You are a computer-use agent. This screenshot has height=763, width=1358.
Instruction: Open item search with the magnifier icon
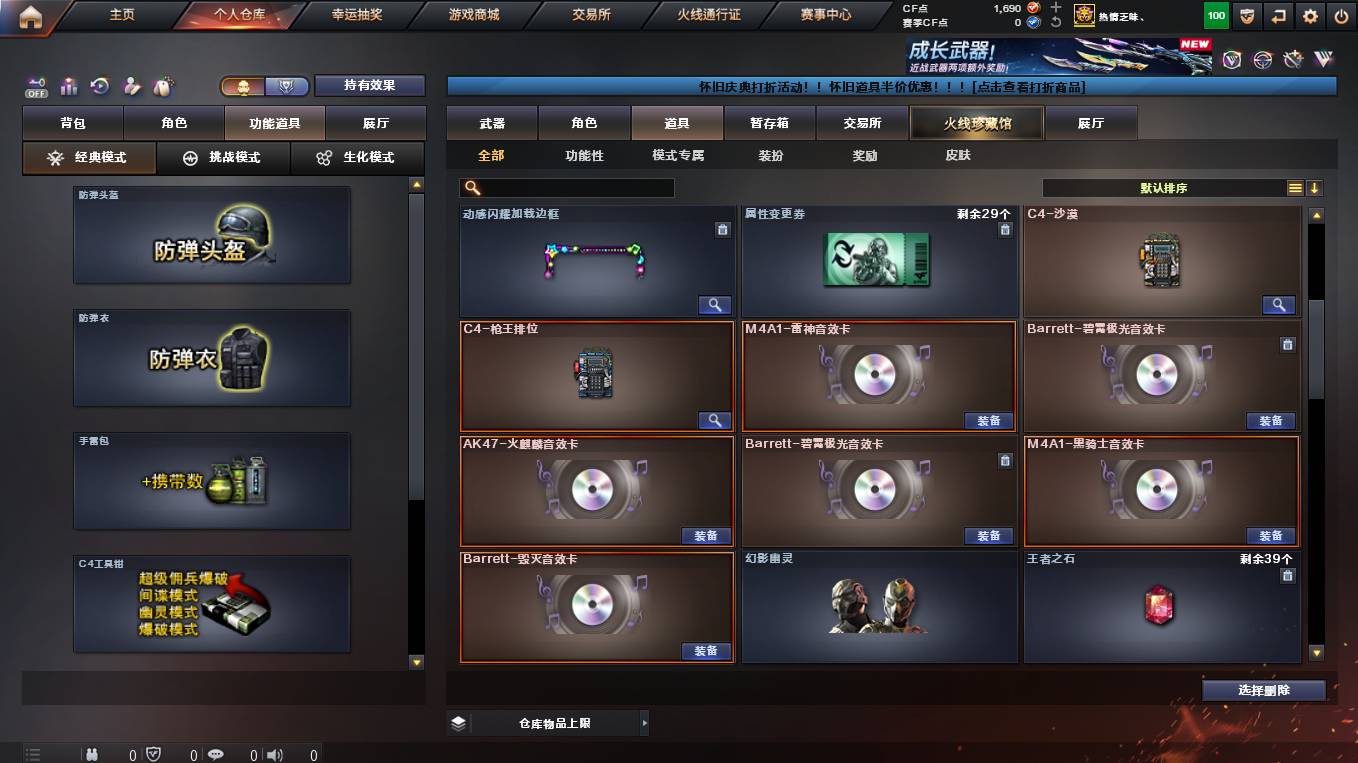pyautogui.click(x=471, y=187)
